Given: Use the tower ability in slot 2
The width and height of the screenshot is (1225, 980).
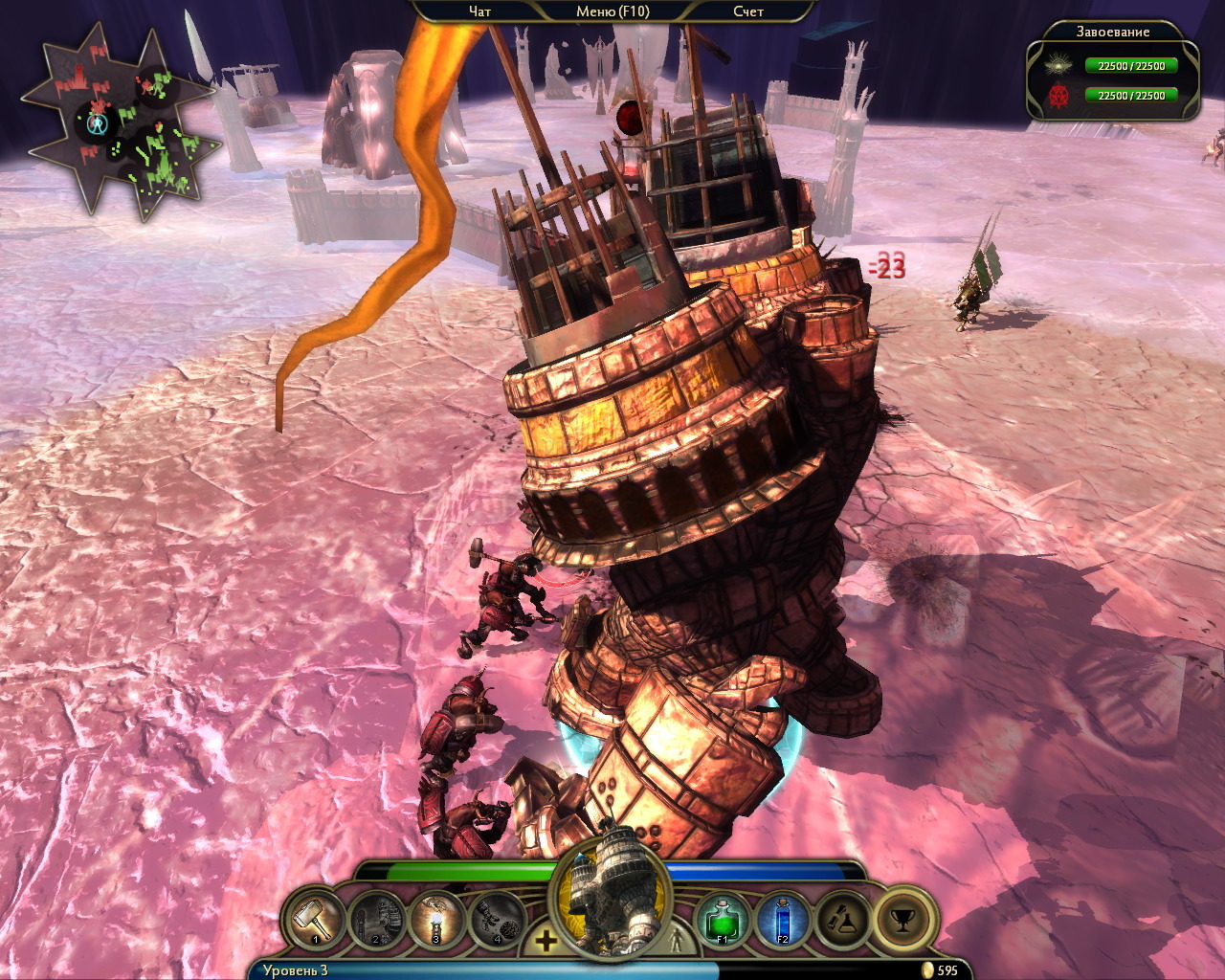Looking at the screenshot, I should click(x=375, y=921).
